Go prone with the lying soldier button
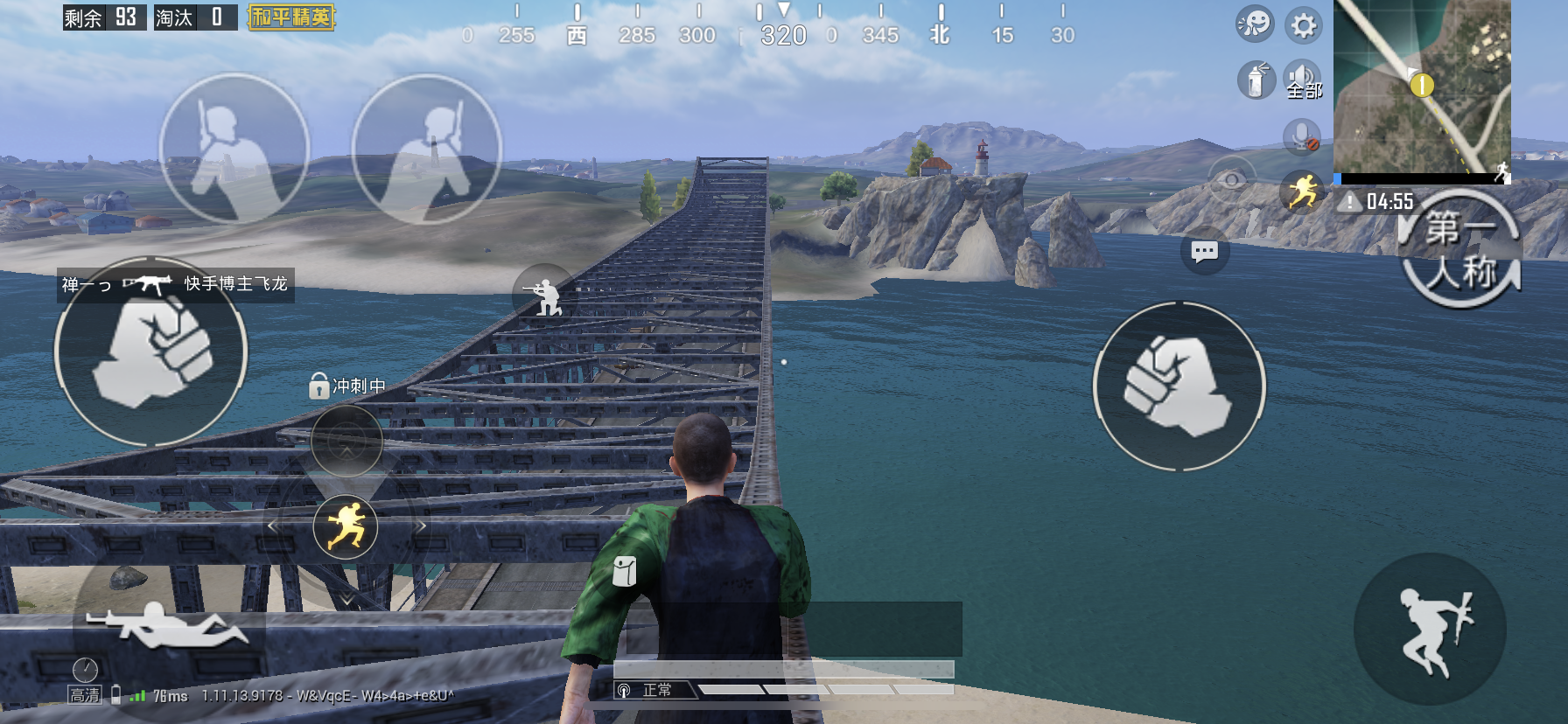Image resolution: width=1568 pixels, height=724 pixels. [x=164, y=626]
